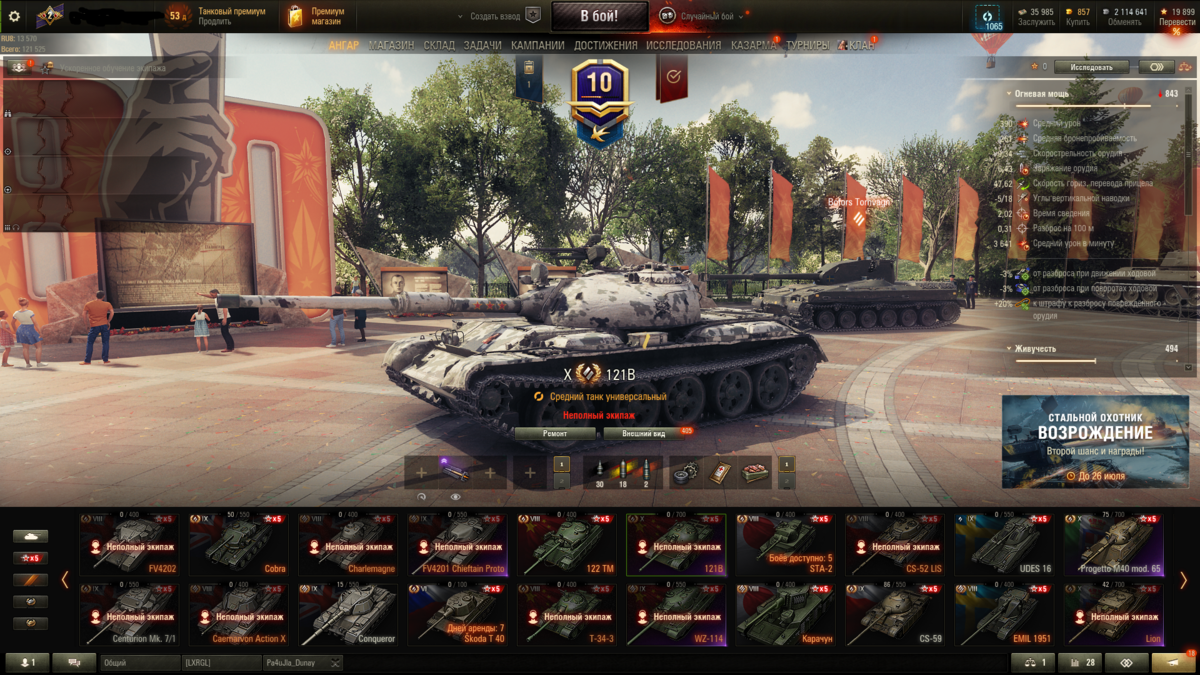Open the settings gear menu
Image resolution: width=1200 pixels, height=675 pixels.
(x=14, y=16)
